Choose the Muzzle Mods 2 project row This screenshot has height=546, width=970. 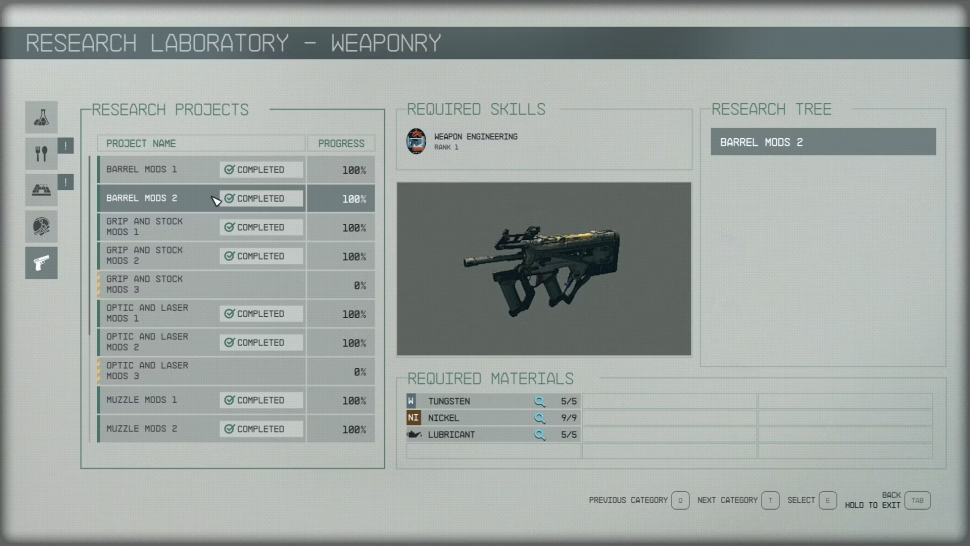click(236, 429)
